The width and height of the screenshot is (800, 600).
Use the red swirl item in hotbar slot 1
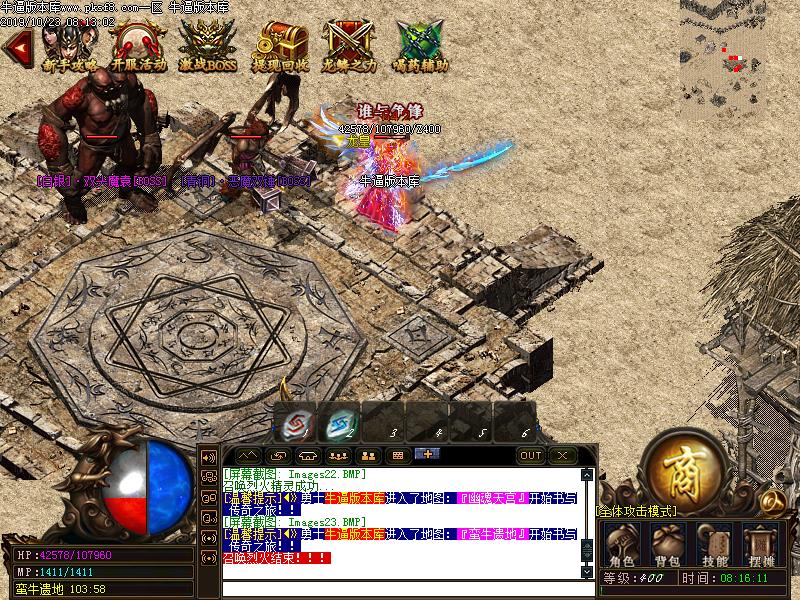[x=299, y=424]
